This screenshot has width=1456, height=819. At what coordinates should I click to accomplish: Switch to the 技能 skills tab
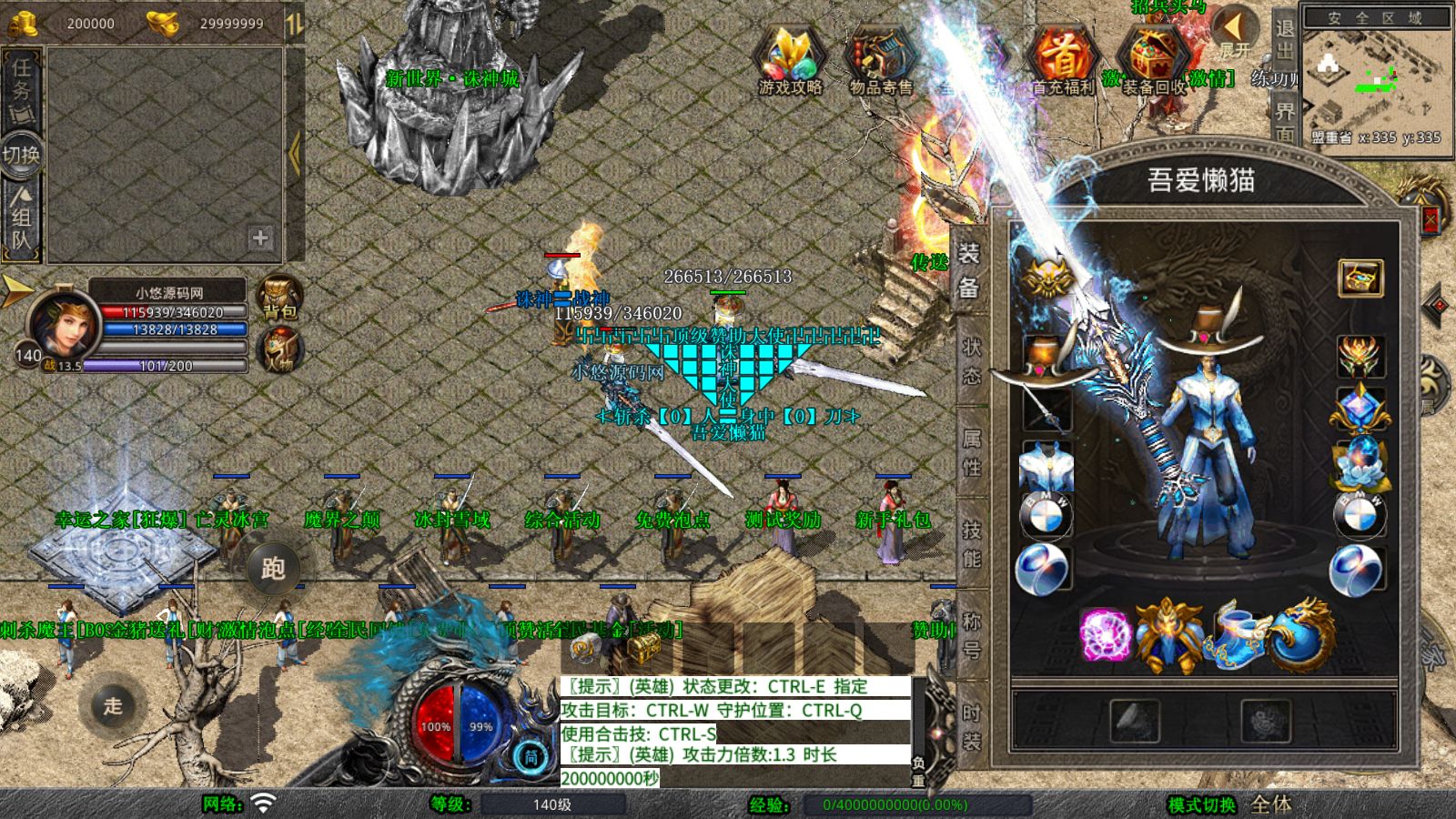pyautogui.click(x=971, y=543)
